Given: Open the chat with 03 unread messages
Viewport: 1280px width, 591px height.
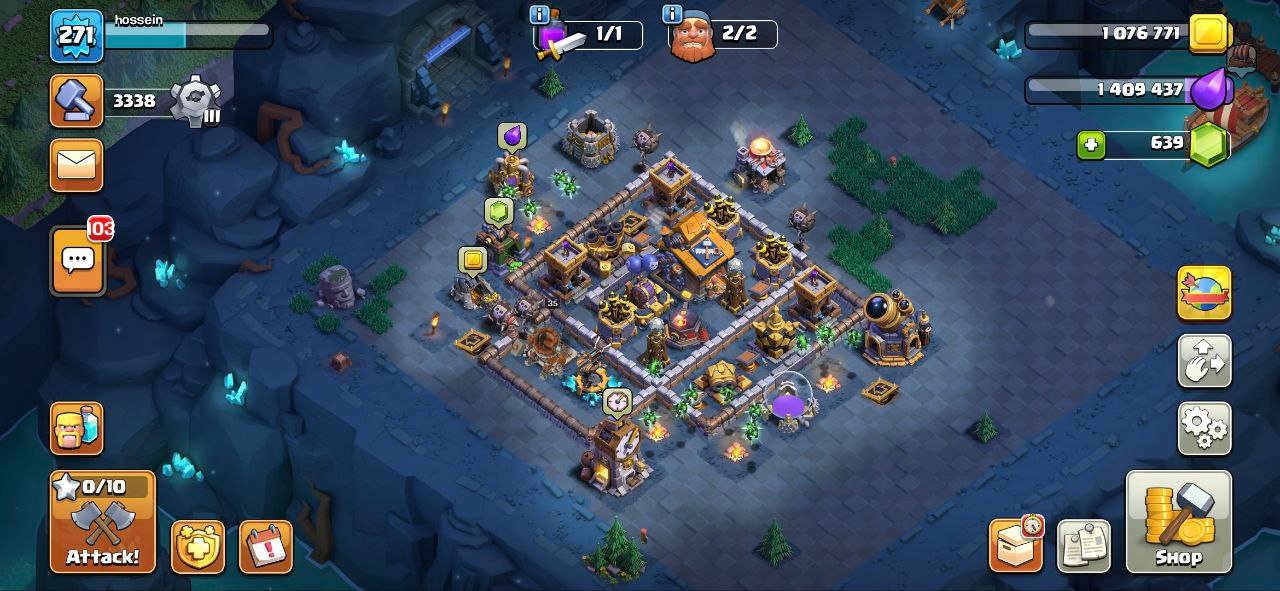Looking at the screenshot, I should point(77,261).
